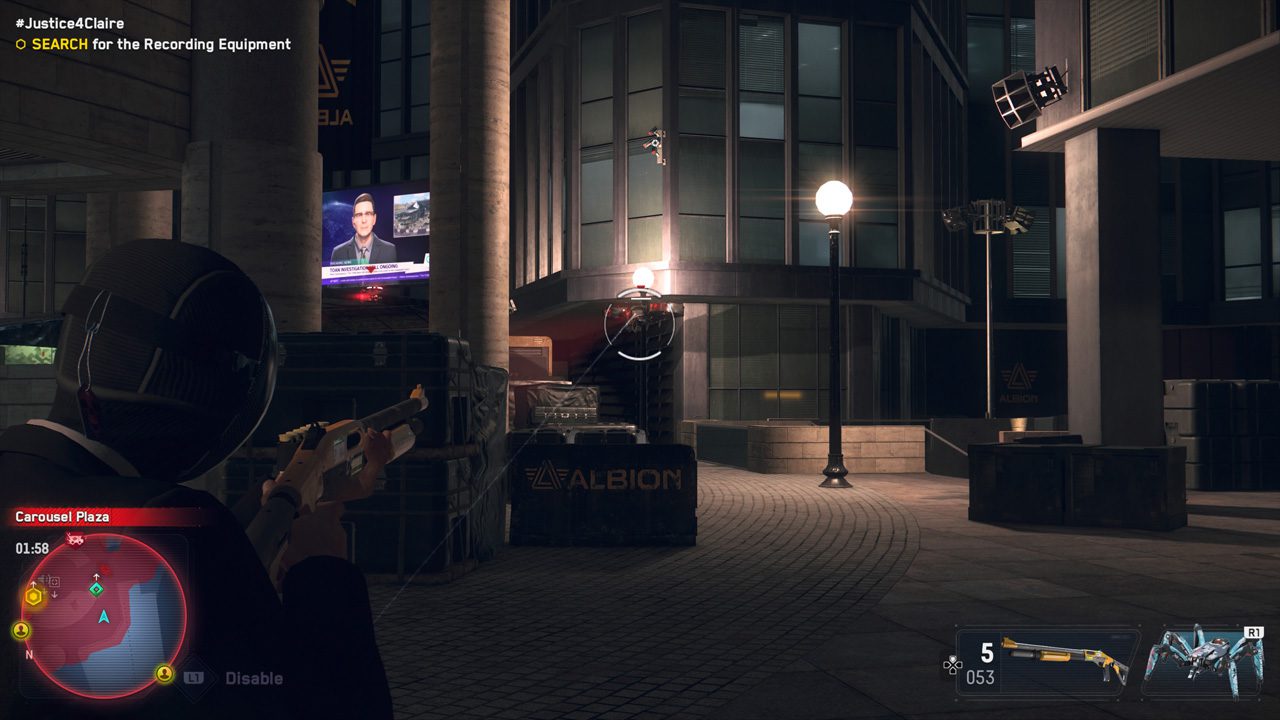Click the small camera icon inside the minimap
This screenshot has height=720, width=1280.
click(x=53, y=580)
